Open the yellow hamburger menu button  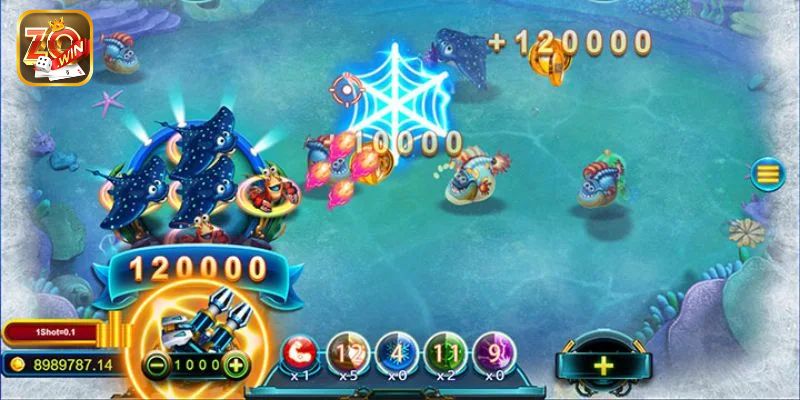(768, 174)
